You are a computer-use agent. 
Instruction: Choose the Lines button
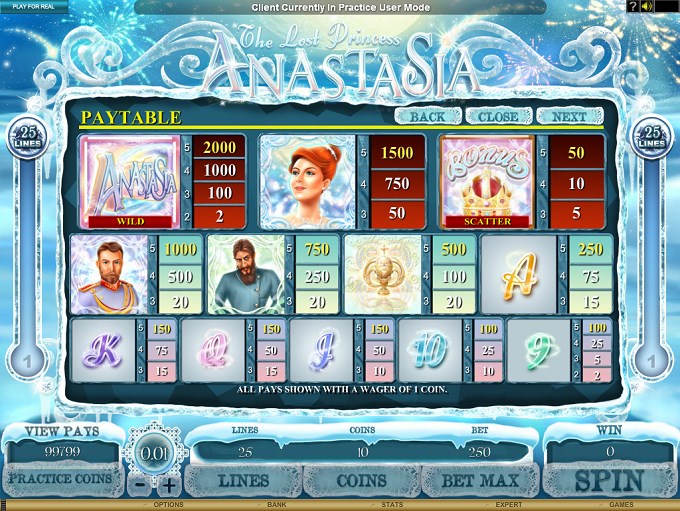(x=244, y=481)
